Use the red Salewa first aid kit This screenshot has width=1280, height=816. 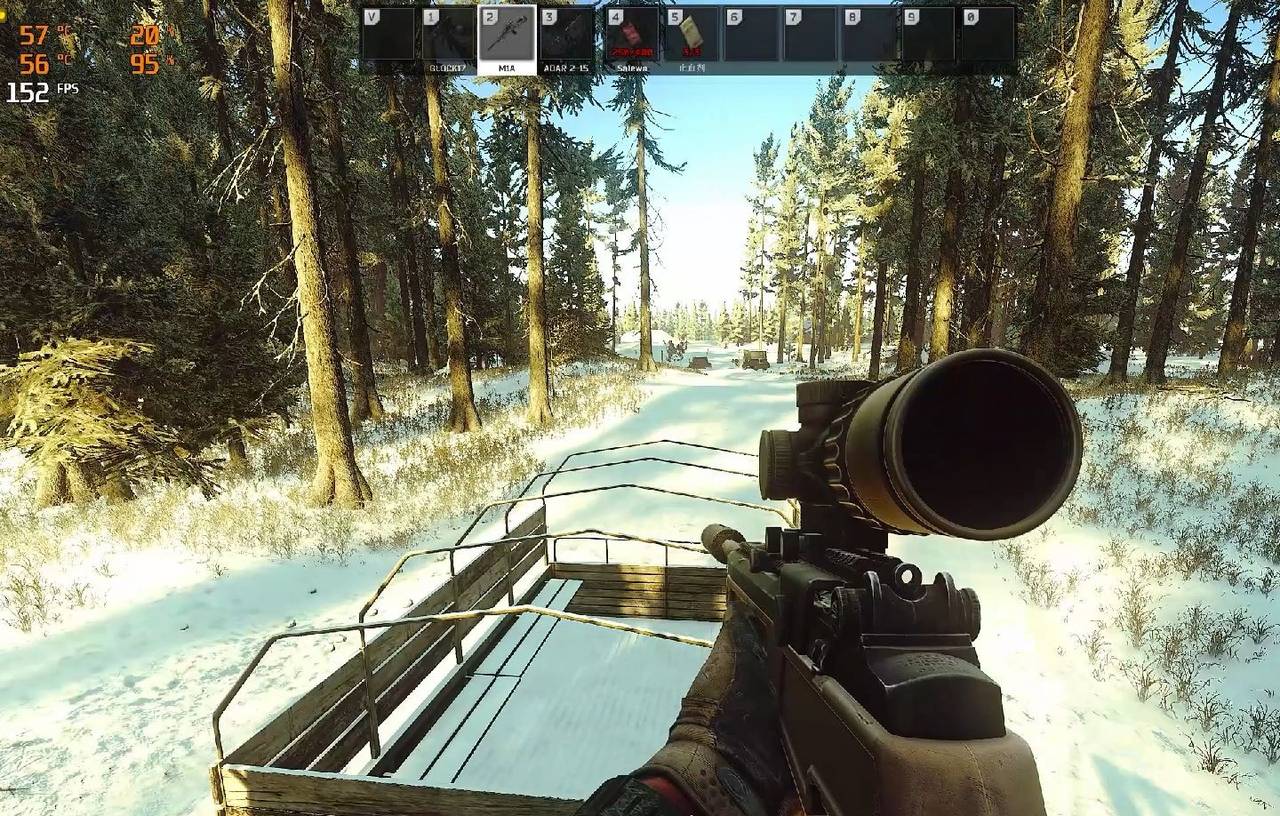[632, 34]
